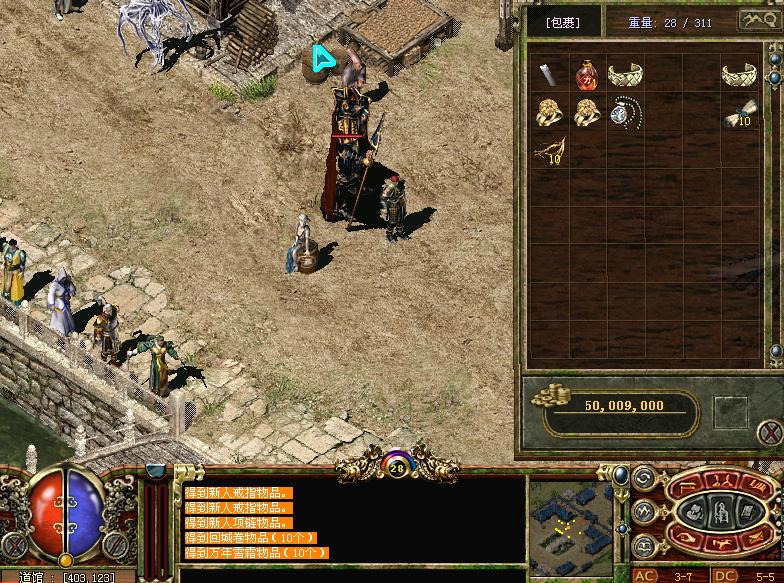Viewport: 784px width, 583px height.
Task: Select the necklace with the blue gem
Action: (625, 113)
